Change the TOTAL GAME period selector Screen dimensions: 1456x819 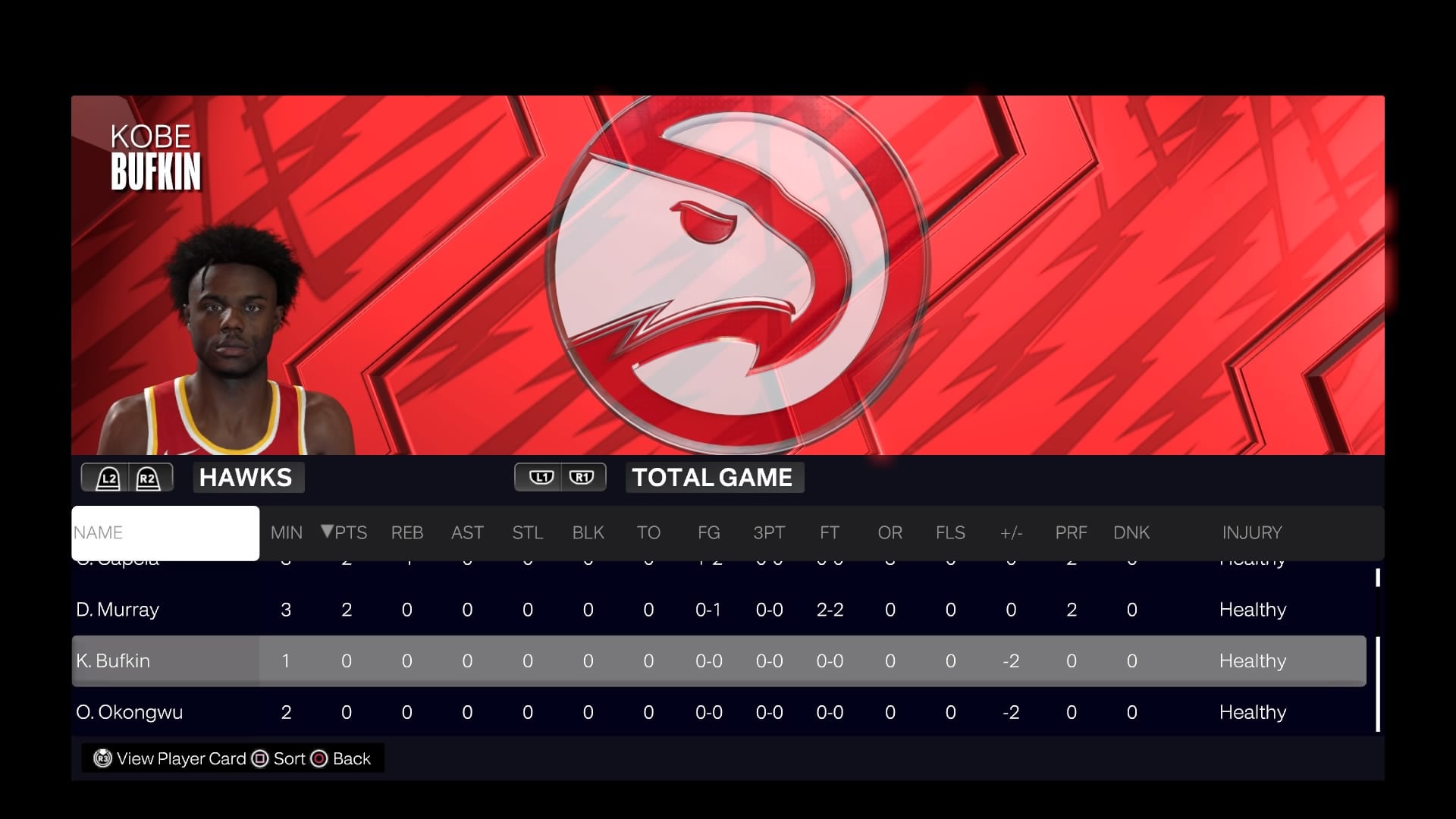point(713,478)
